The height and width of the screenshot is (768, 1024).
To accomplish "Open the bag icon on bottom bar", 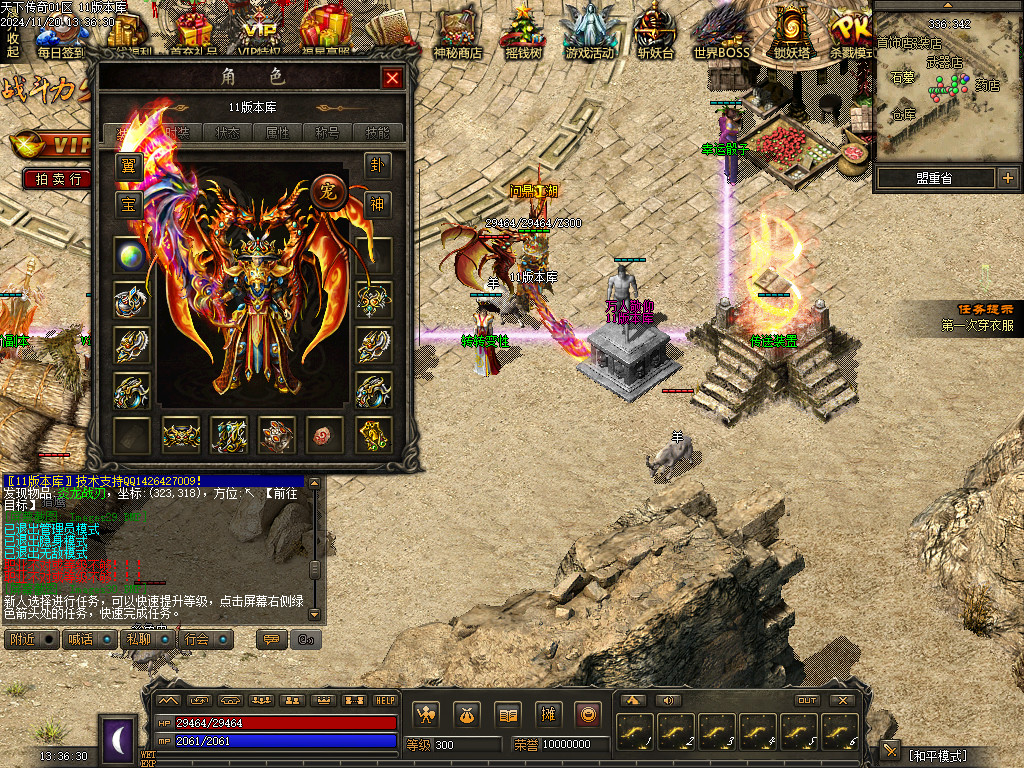I will 465,714.
